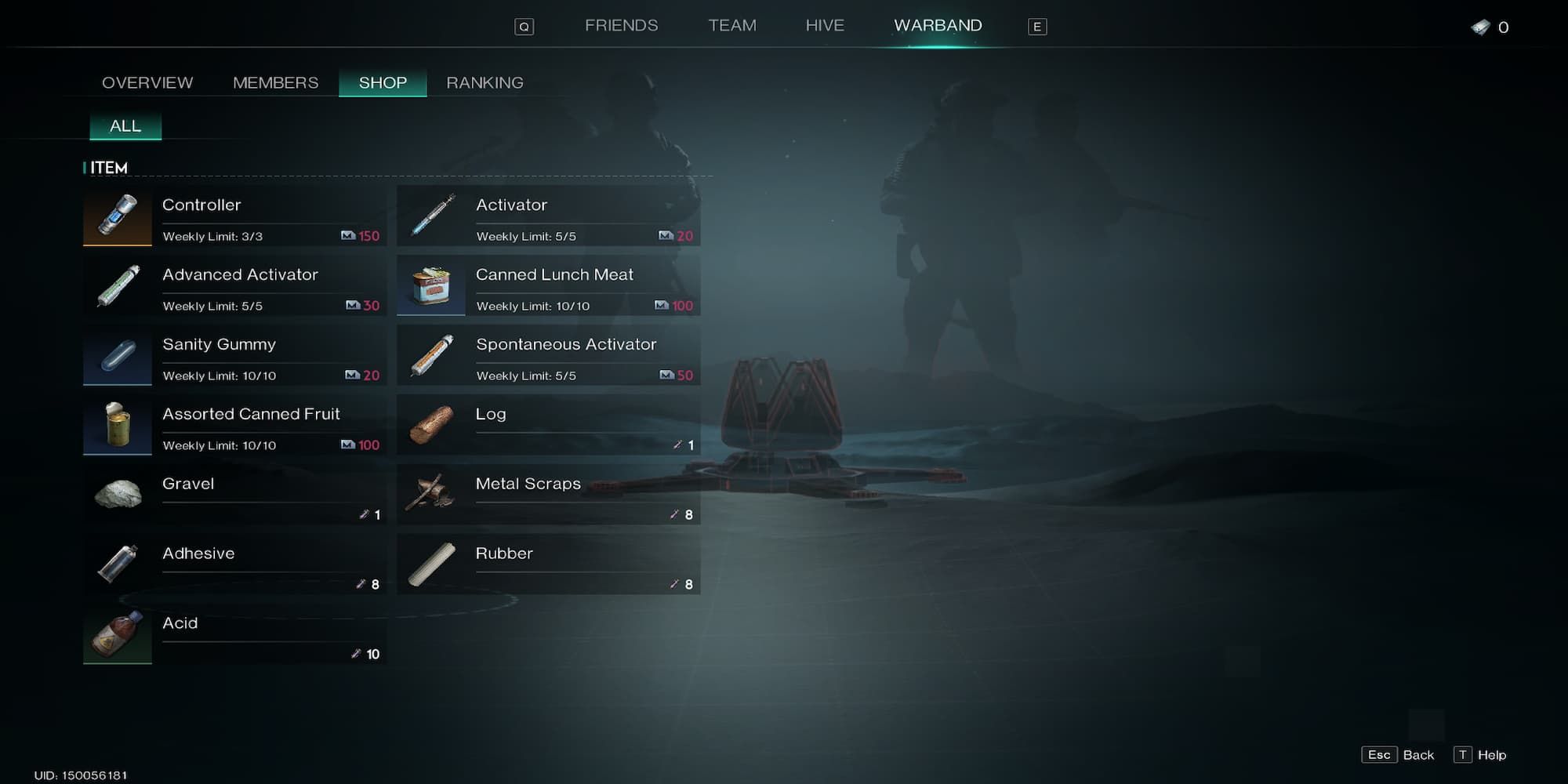View the Ranking sub-tab

click(x=485, y=83)
